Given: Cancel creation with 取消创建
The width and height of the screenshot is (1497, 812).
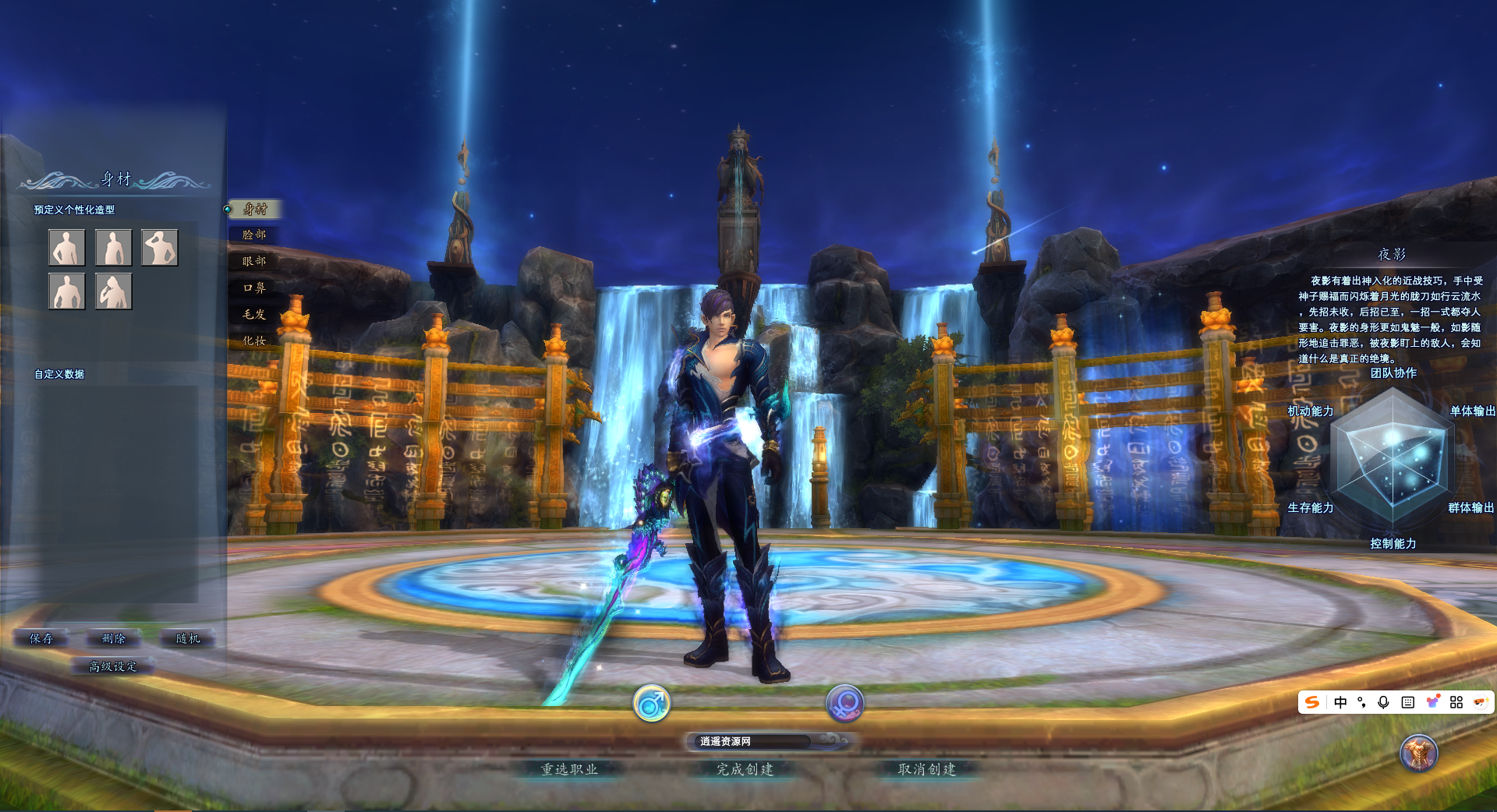Looking at the screenshot, I should (927, 769).
